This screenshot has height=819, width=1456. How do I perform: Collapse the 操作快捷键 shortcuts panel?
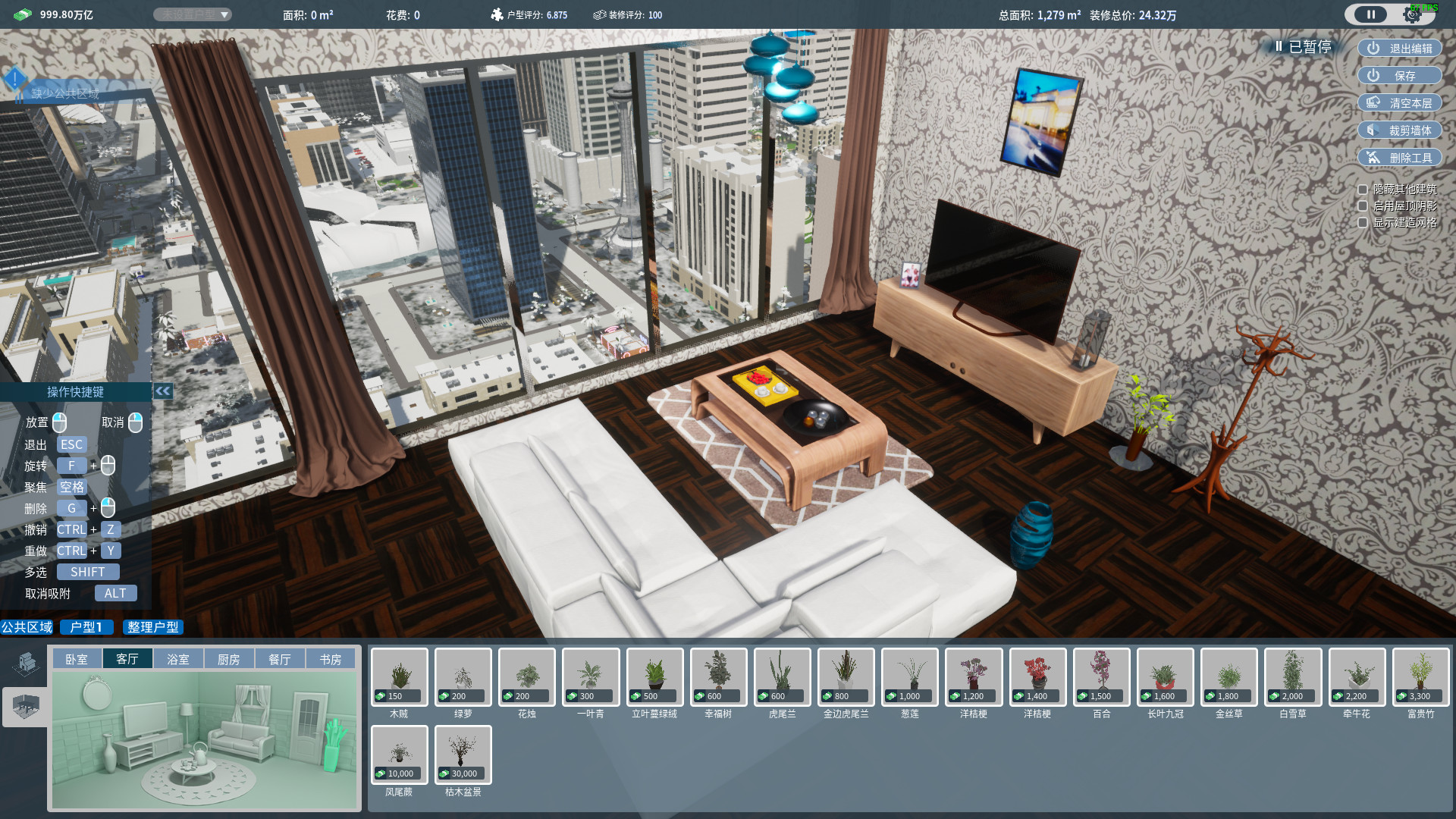(163, 391)
